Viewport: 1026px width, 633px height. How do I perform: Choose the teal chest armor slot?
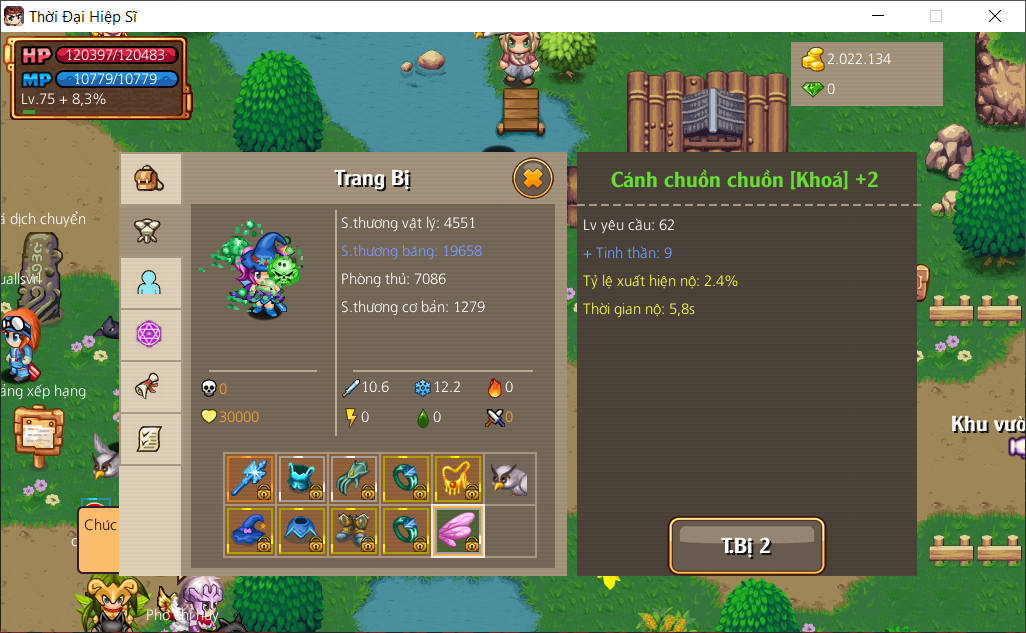302,479
